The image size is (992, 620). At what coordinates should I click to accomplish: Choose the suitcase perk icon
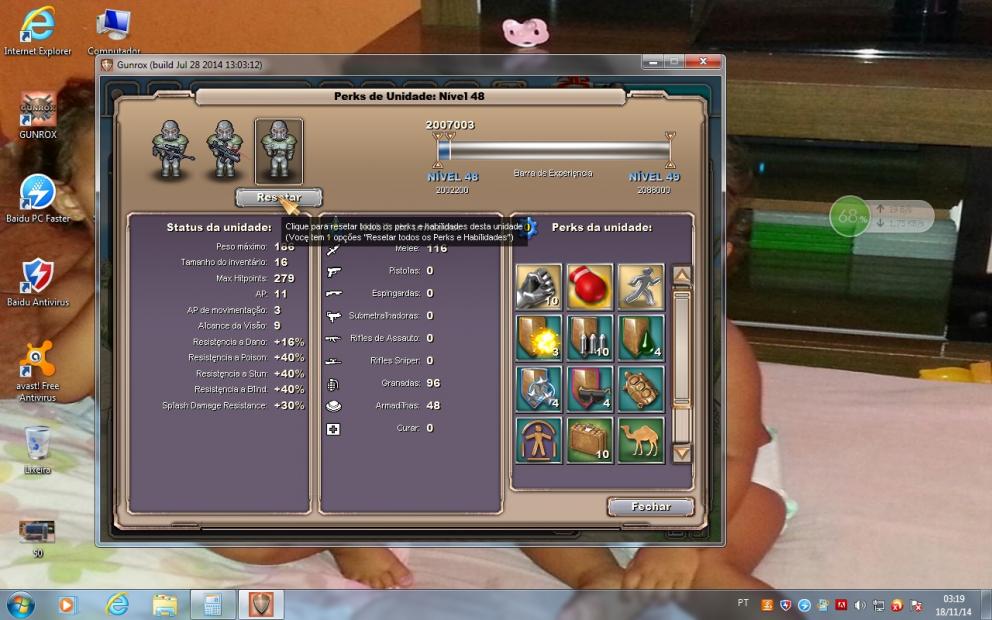pyautogui.click(x=590, y=440)
